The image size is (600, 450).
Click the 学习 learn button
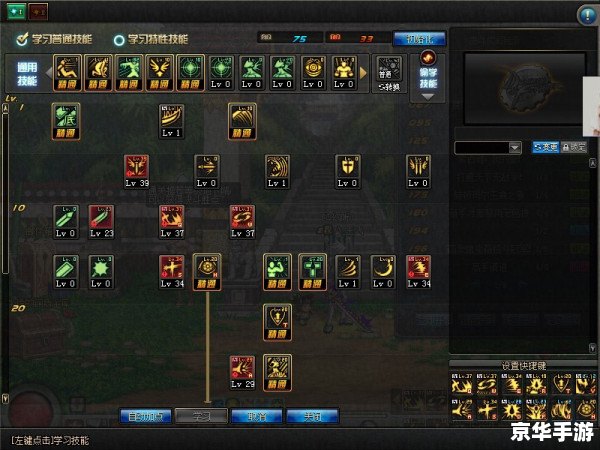coord(202,416)
